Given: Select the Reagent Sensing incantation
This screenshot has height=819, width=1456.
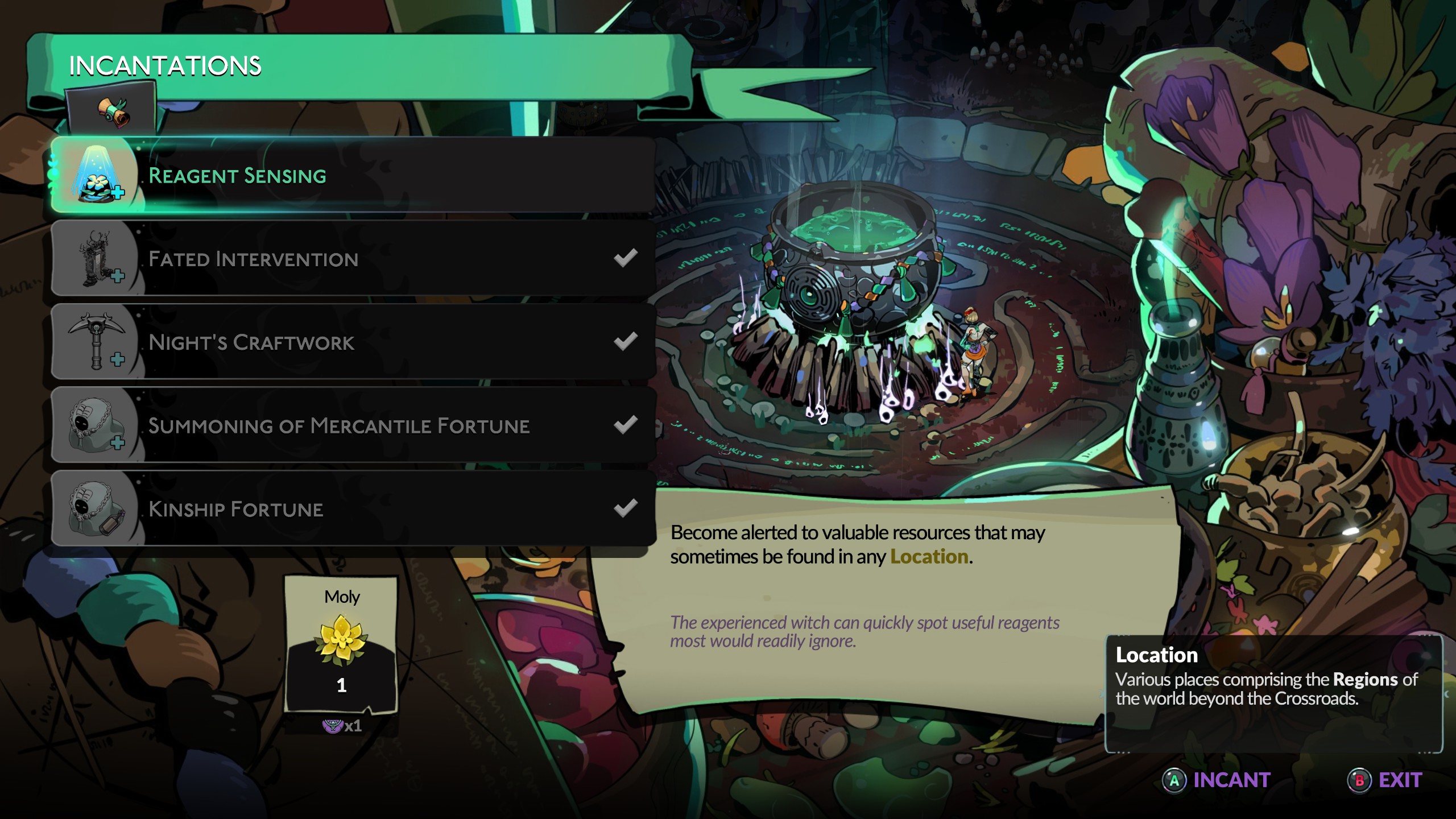Looking at the screenshot, I should (x=353, y=176).
